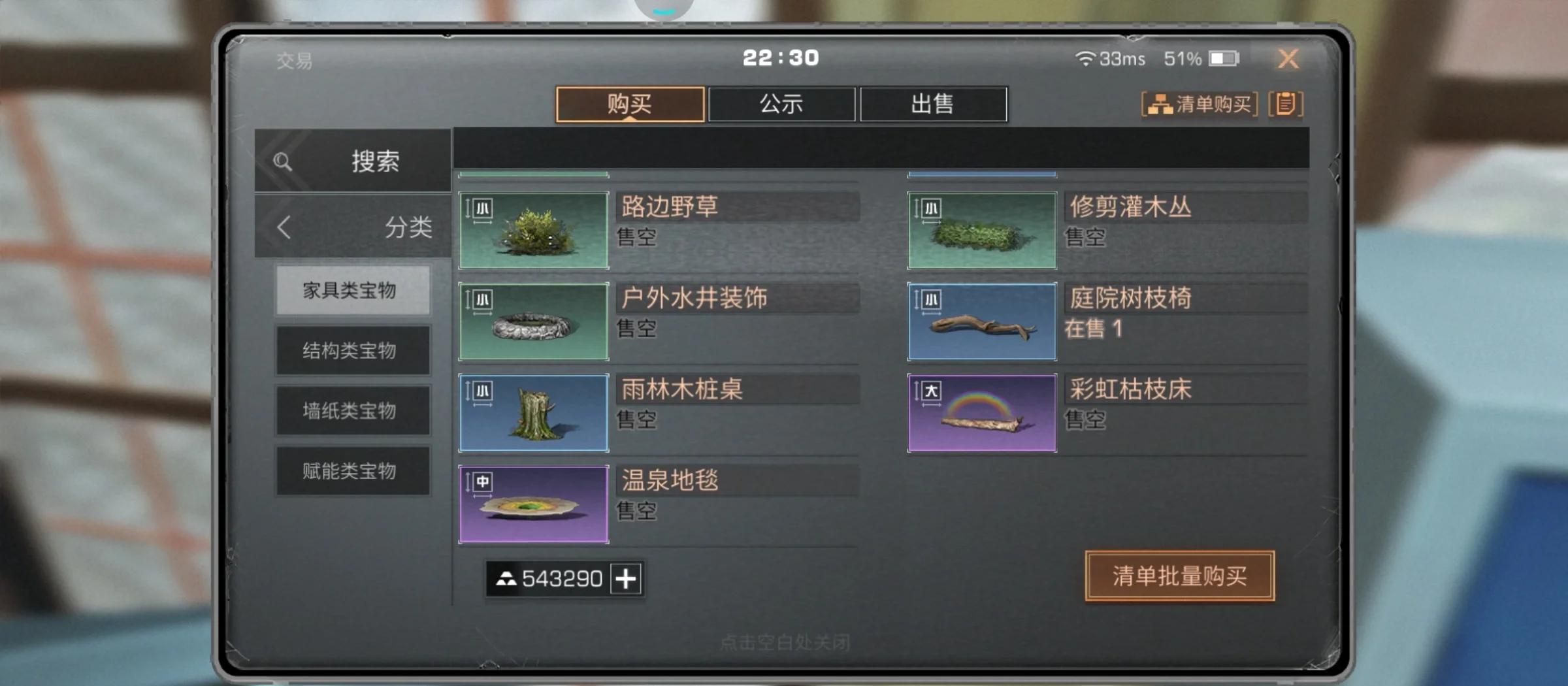The width and height of the screenshot is (1568, 686).
Task: Click the clipboard icon beside 清单购买
Action: [x=1286, y=103]
